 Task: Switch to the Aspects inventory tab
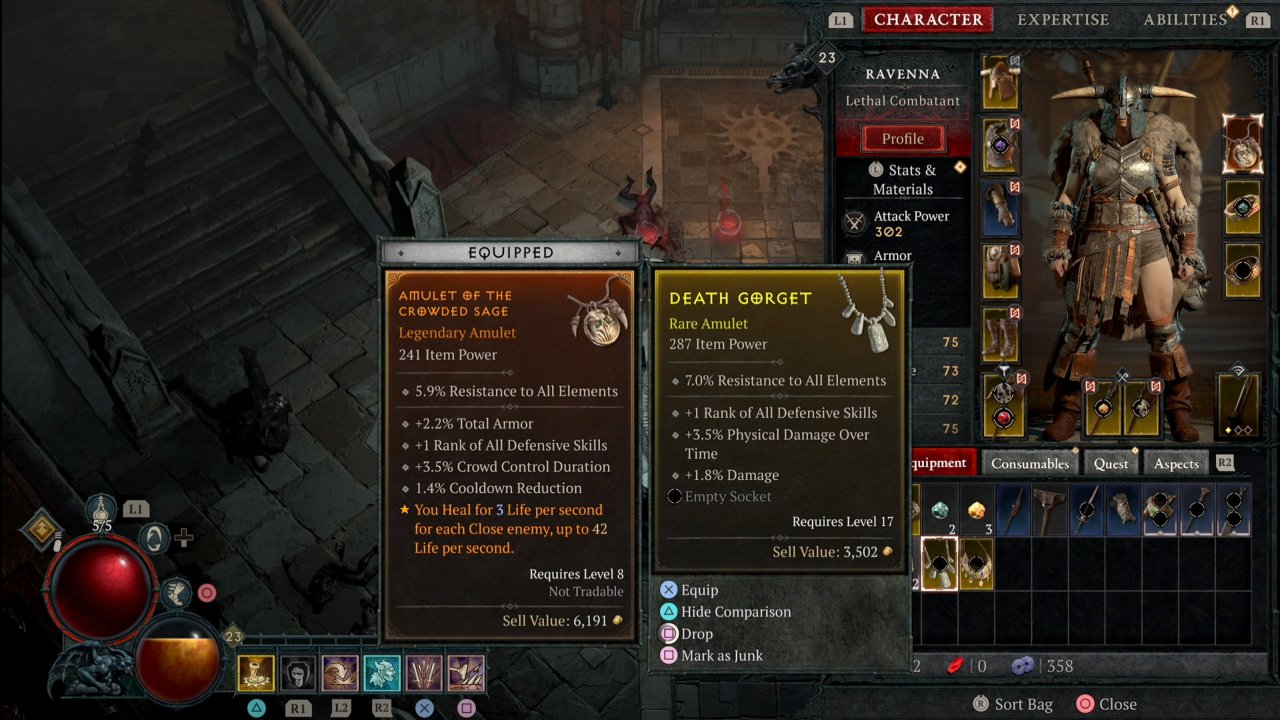pos(1175,463)
